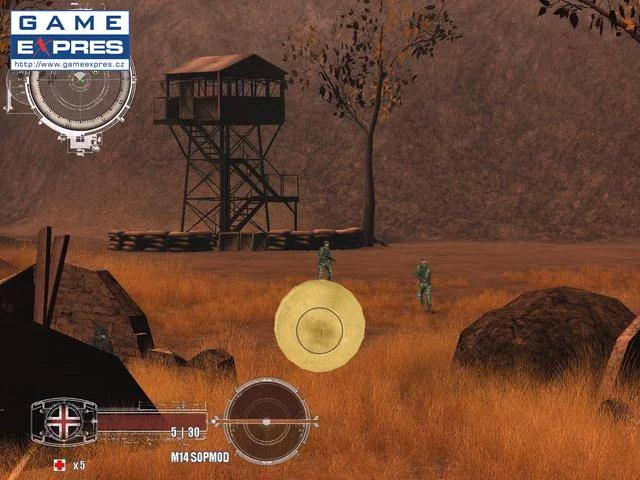Open the Game Expres logo

pyautogui.click(x=70, y=34)
